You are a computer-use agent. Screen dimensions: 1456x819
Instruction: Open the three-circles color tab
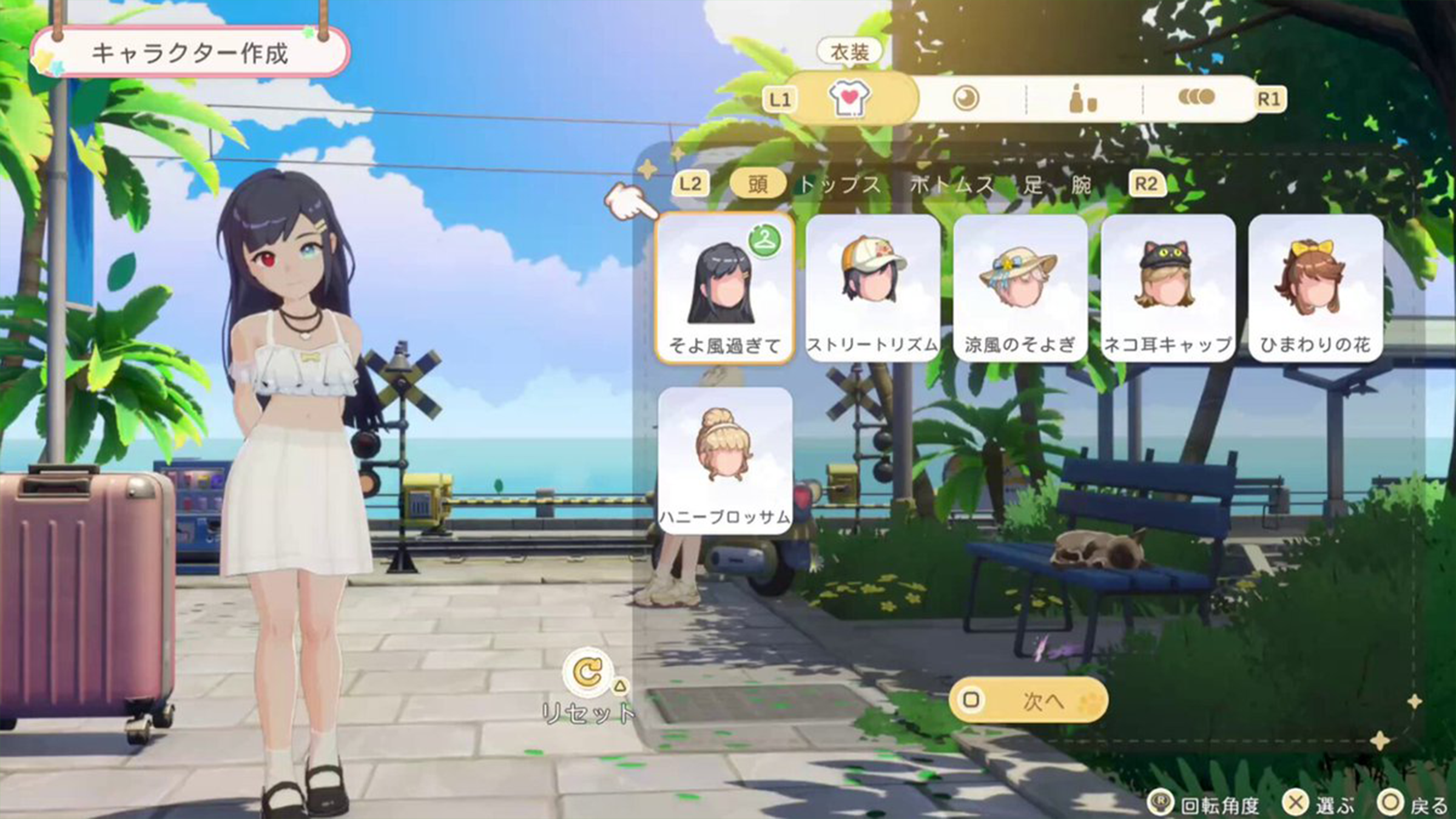pyautogui.click(x=1196, y=98)
